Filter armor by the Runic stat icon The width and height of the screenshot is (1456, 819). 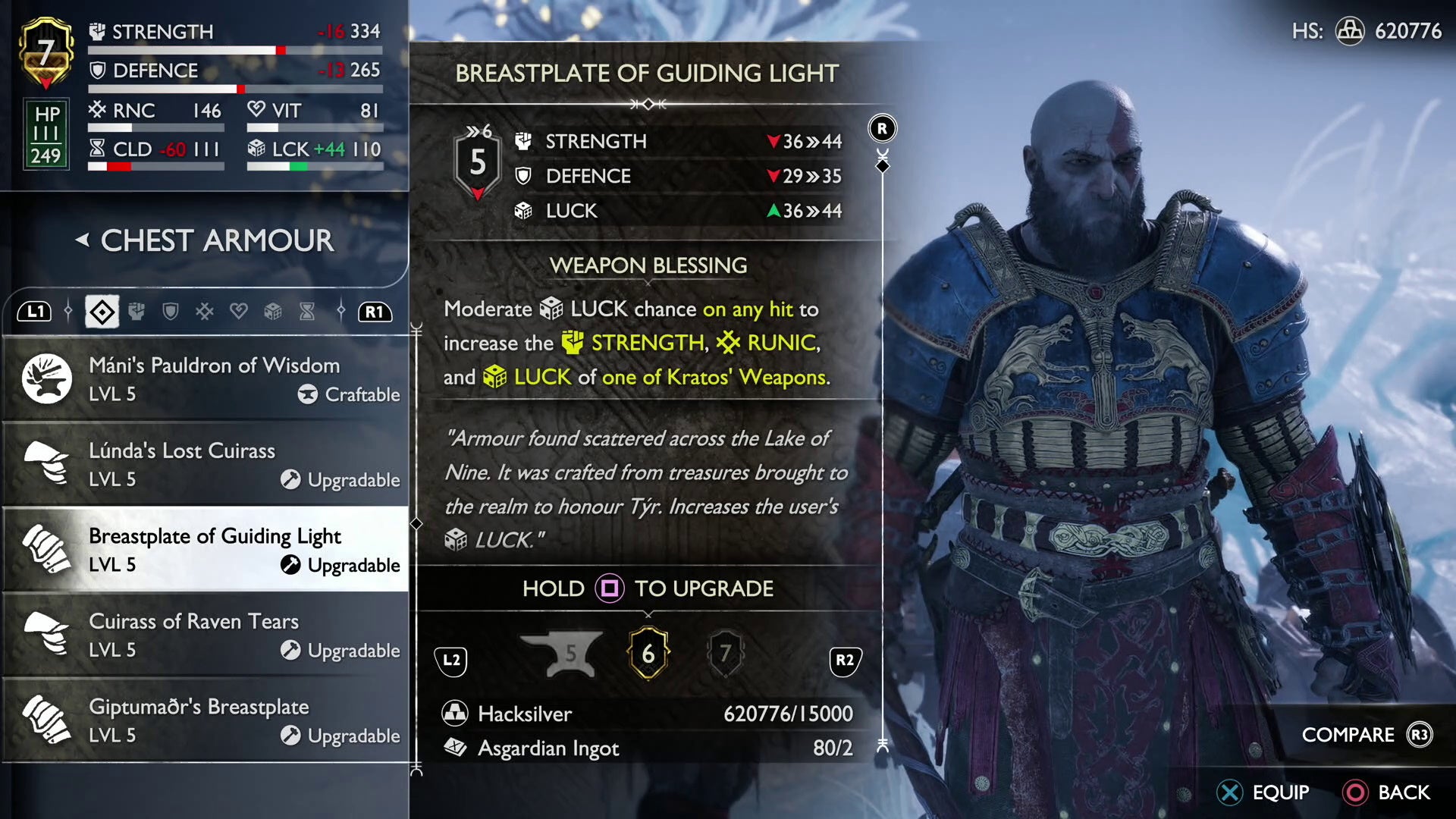click(x=206, y=311)
